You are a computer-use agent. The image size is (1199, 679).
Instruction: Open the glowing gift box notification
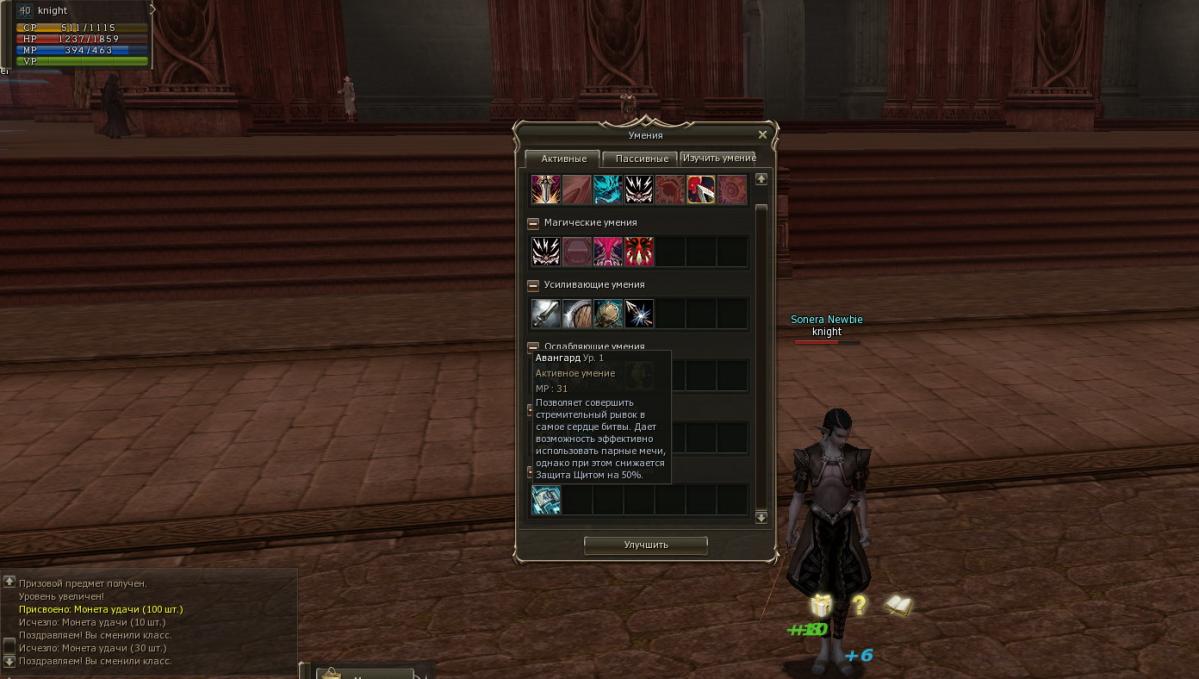tap(821, 605)
